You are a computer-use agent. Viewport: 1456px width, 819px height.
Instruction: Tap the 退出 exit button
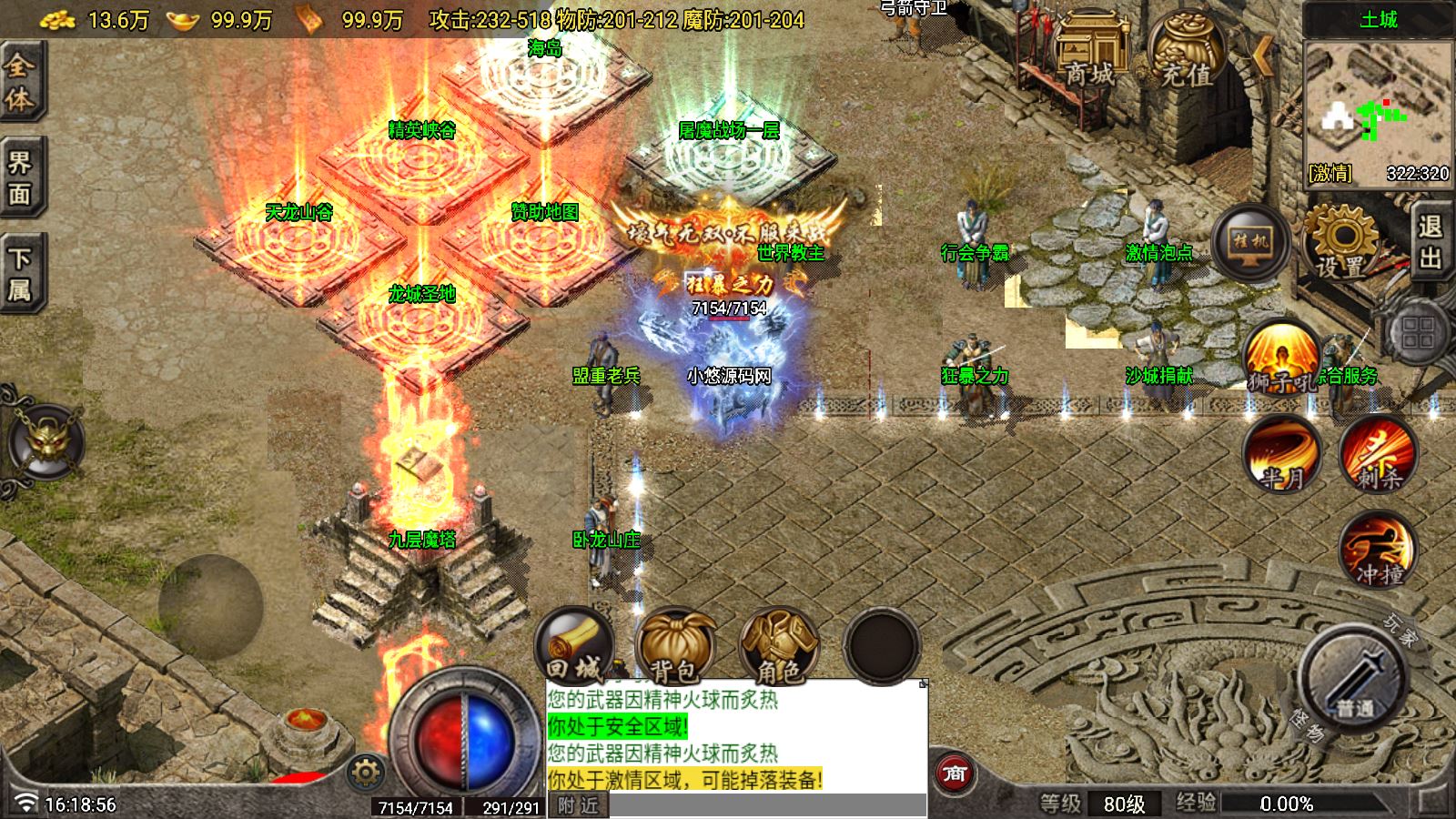click(1431, 241)
